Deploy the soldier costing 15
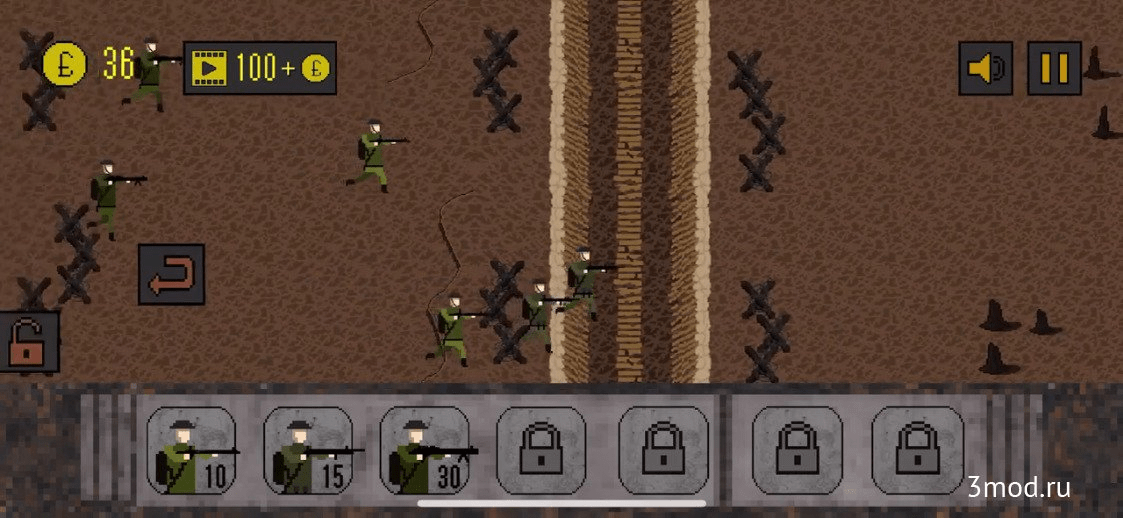This screenshot has height=518, width=1123. (x=309, y=450)
